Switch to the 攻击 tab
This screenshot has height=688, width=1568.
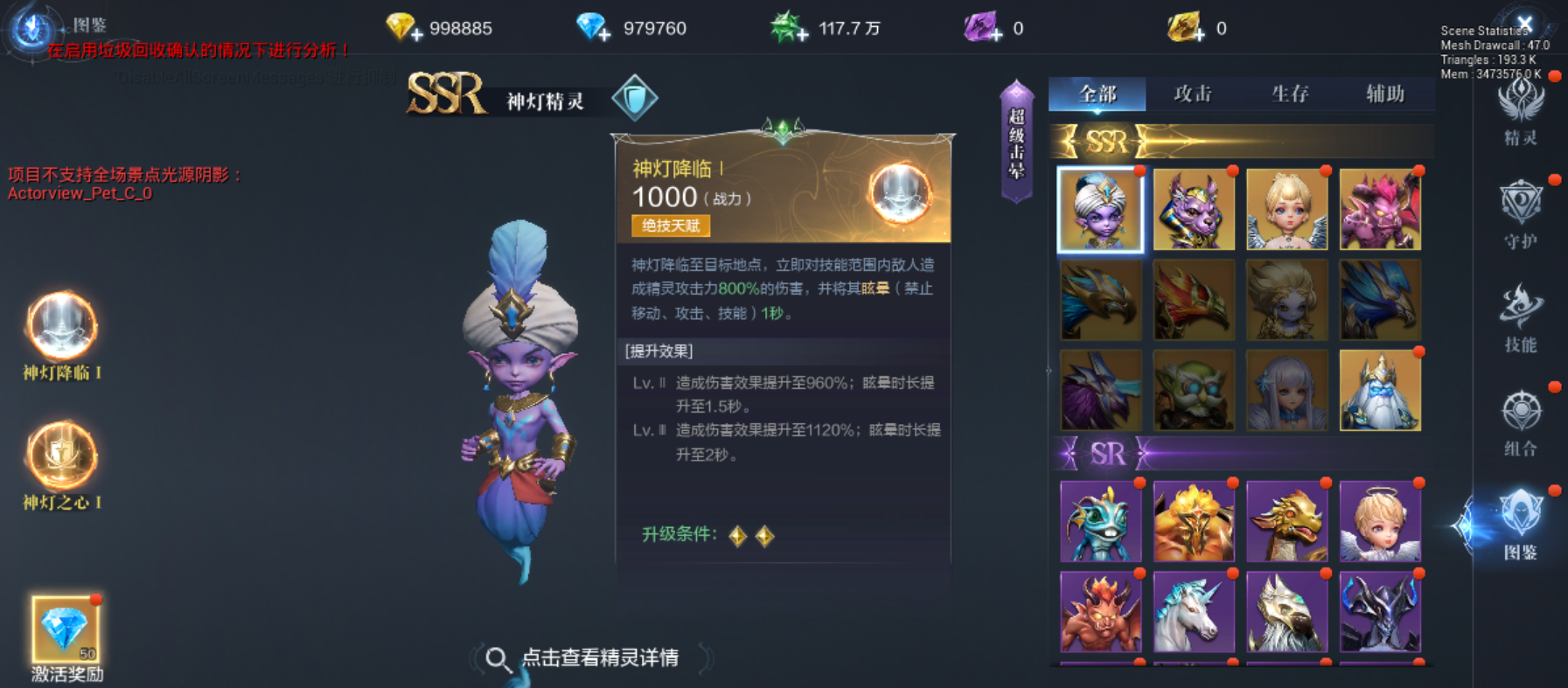tap(1193, 94)
